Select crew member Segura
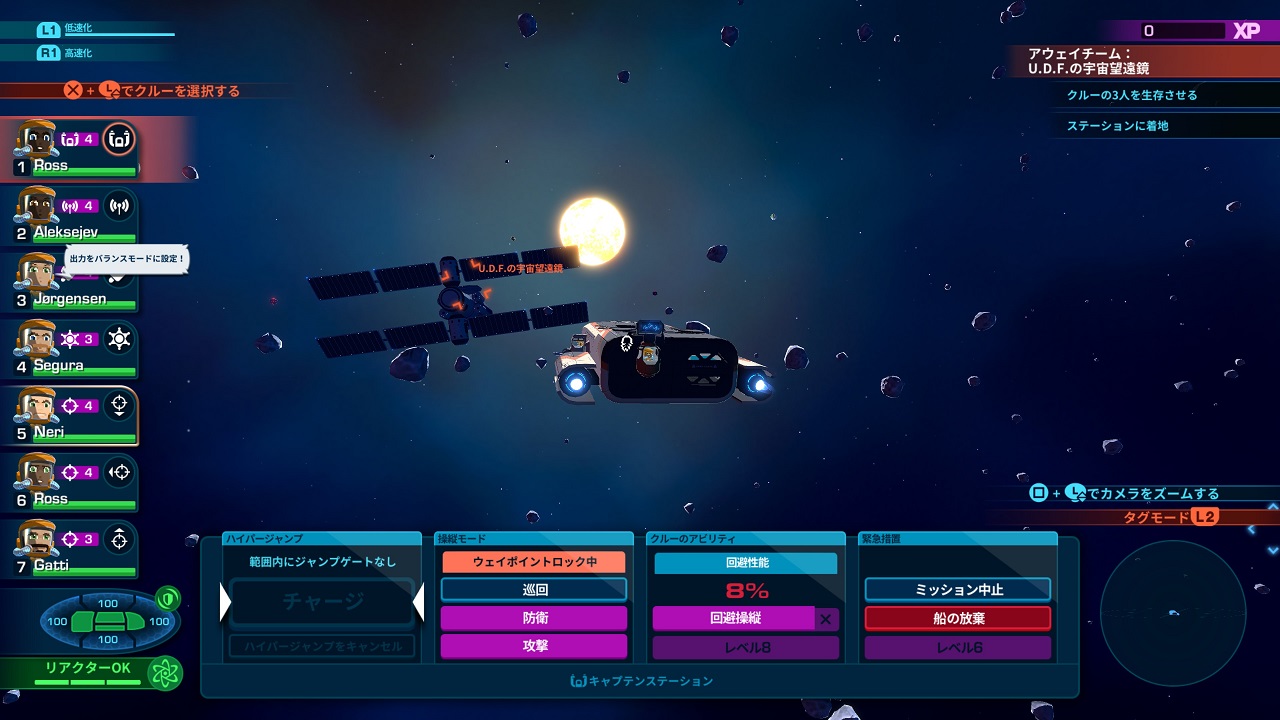This screenshot has width=1280, height=720. click(x=70, y=350)
